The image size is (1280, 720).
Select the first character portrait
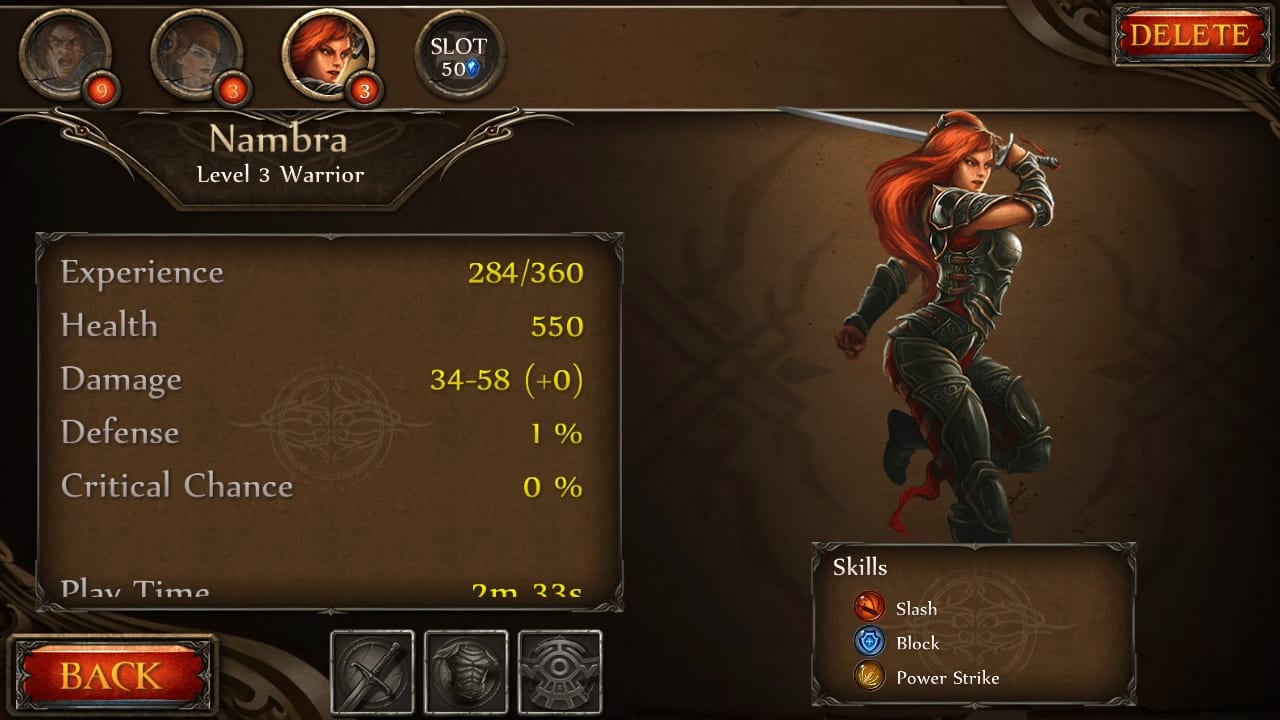point(65,55)
